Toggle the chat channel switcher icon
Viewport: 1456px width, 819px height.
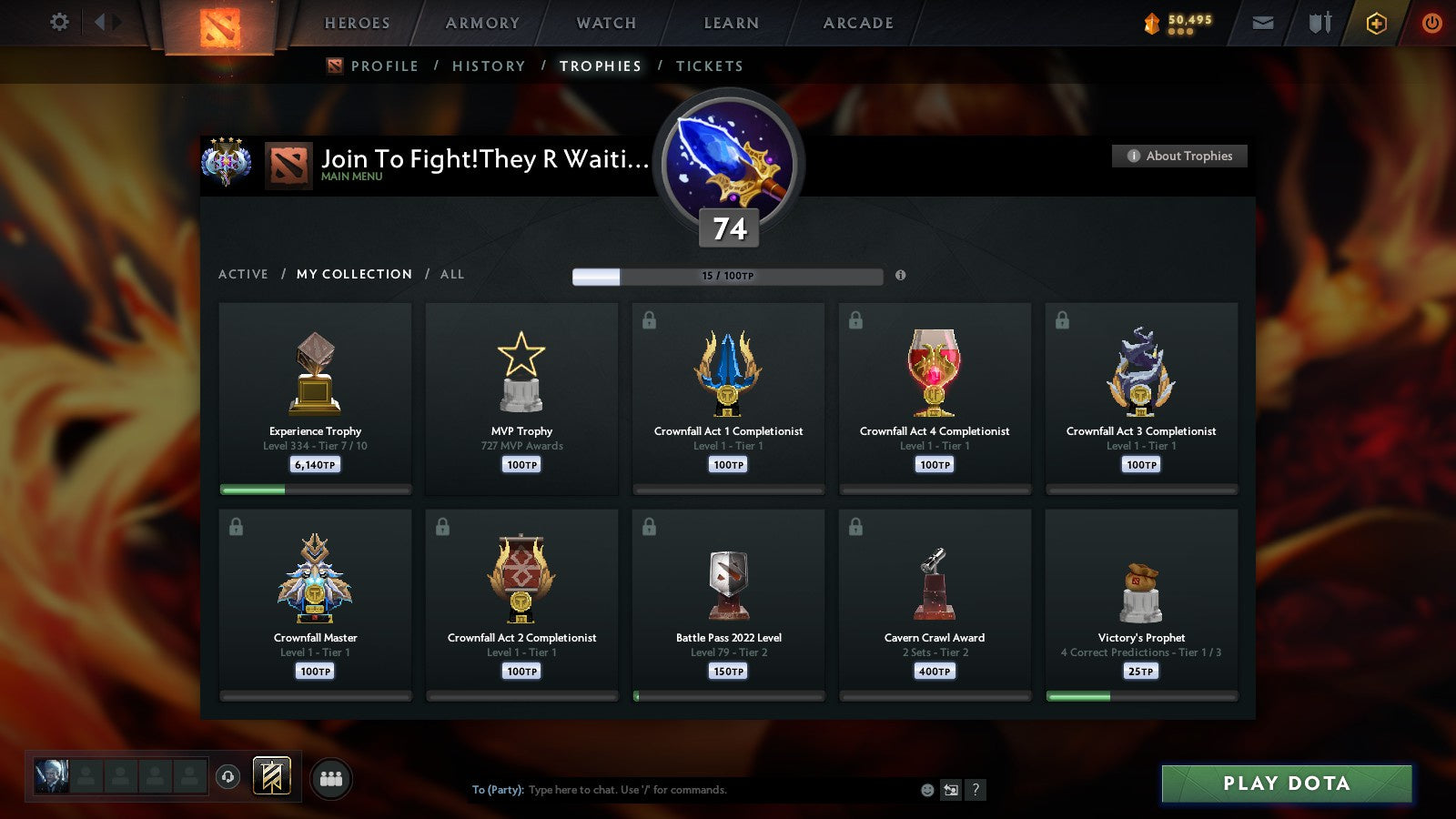(951, 790)
